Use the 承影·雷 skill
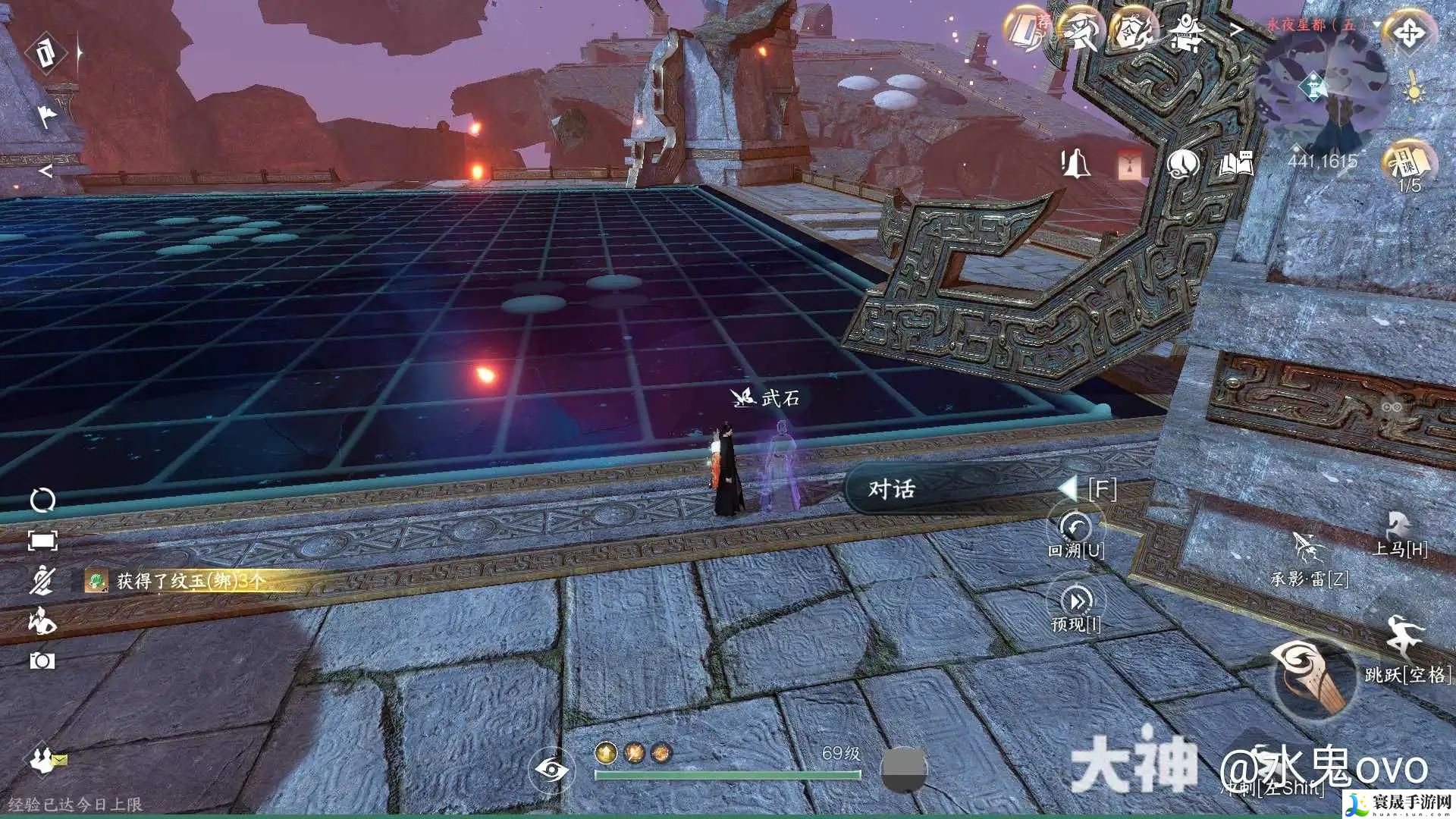 point(1308,548)
